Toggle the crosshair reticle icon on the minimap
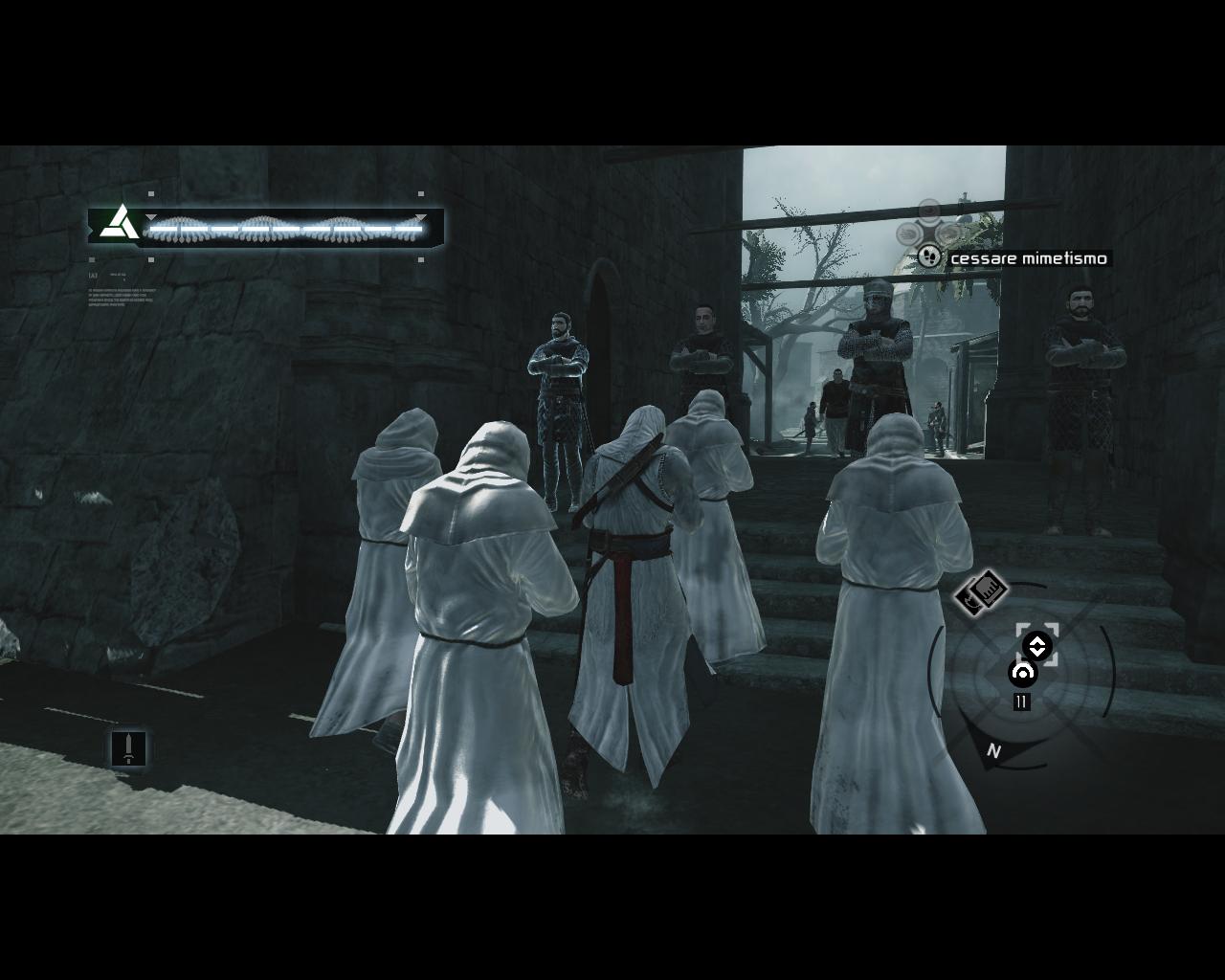 (x=1022, y=673)
